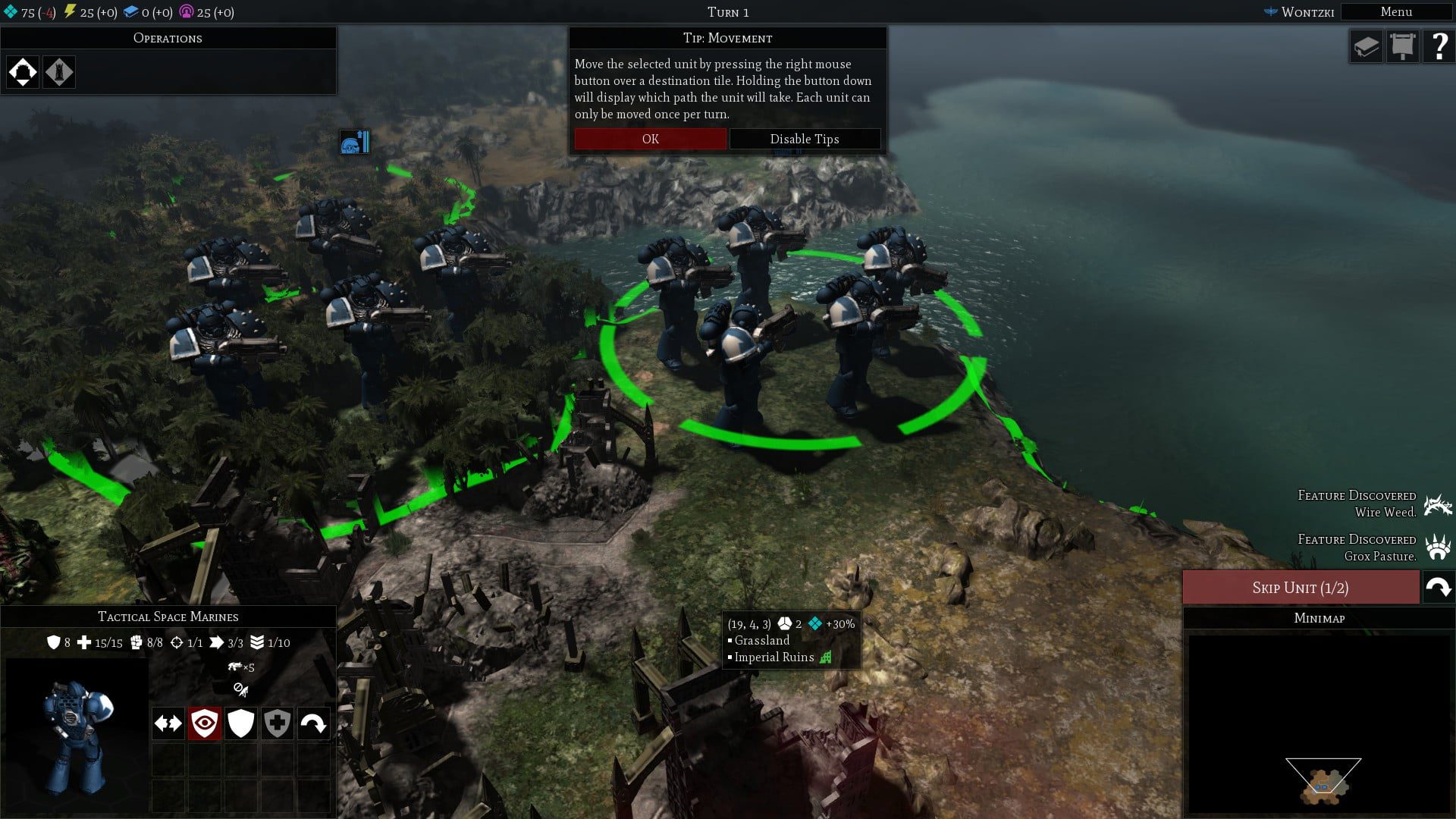Activate the double-arrow unit action
The height and width of the screenshot is (819, 1456).
point(168,723)
